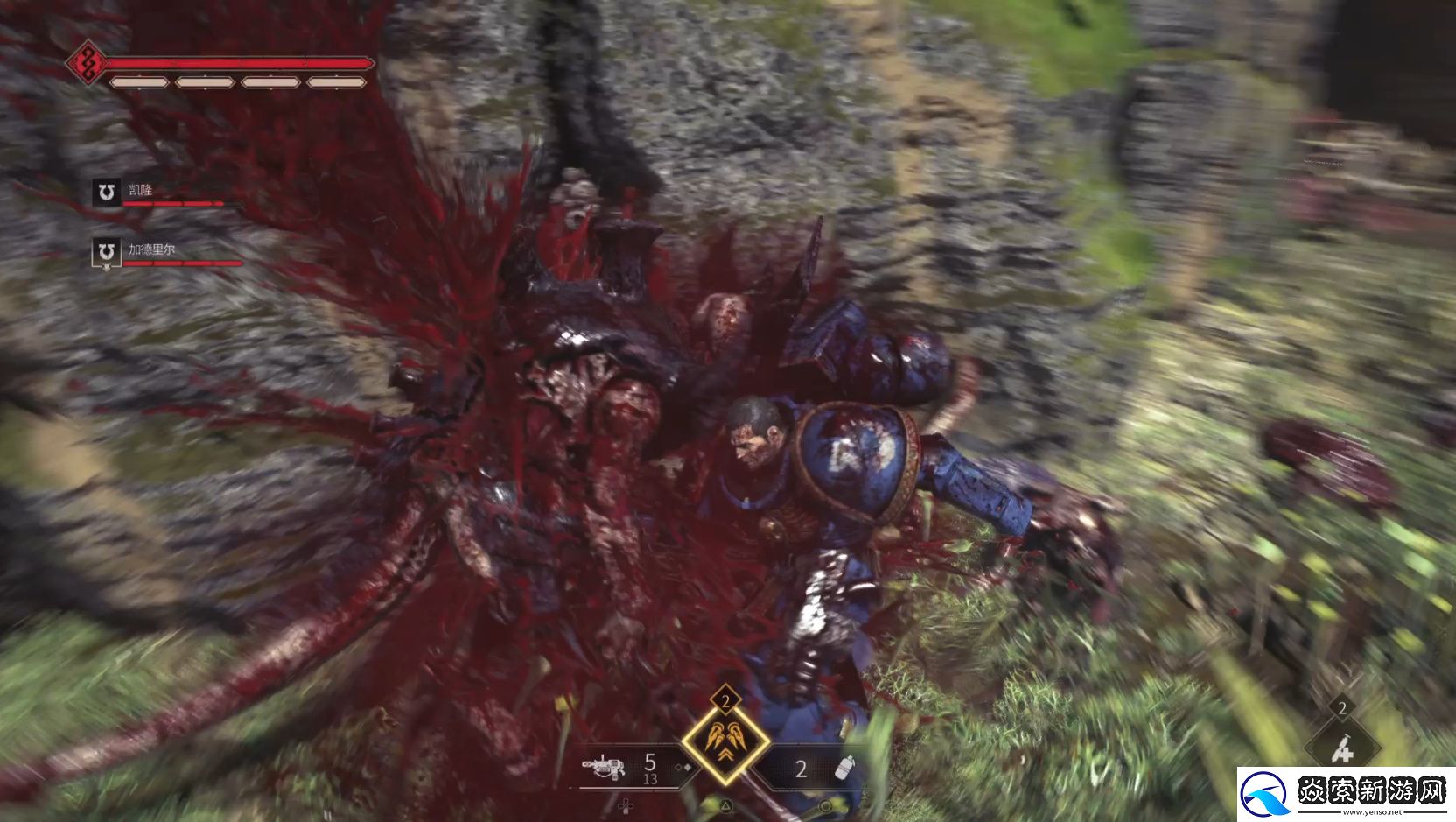Choose the grenade icon beside the count

[844, 768]
